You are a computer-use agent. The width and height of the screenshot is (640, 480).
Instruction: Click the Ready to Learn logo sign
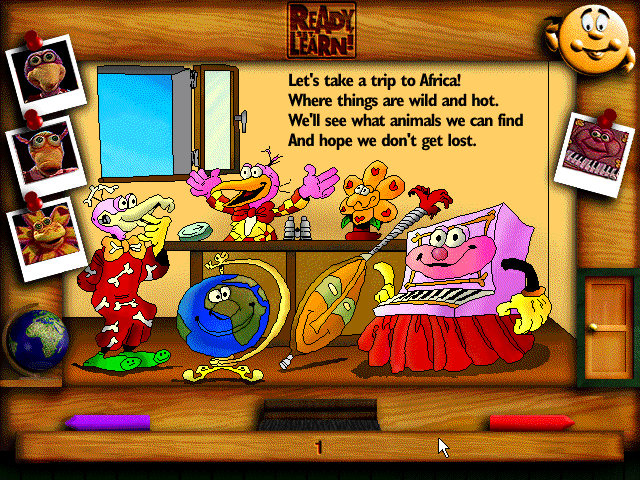click(319, 29)
